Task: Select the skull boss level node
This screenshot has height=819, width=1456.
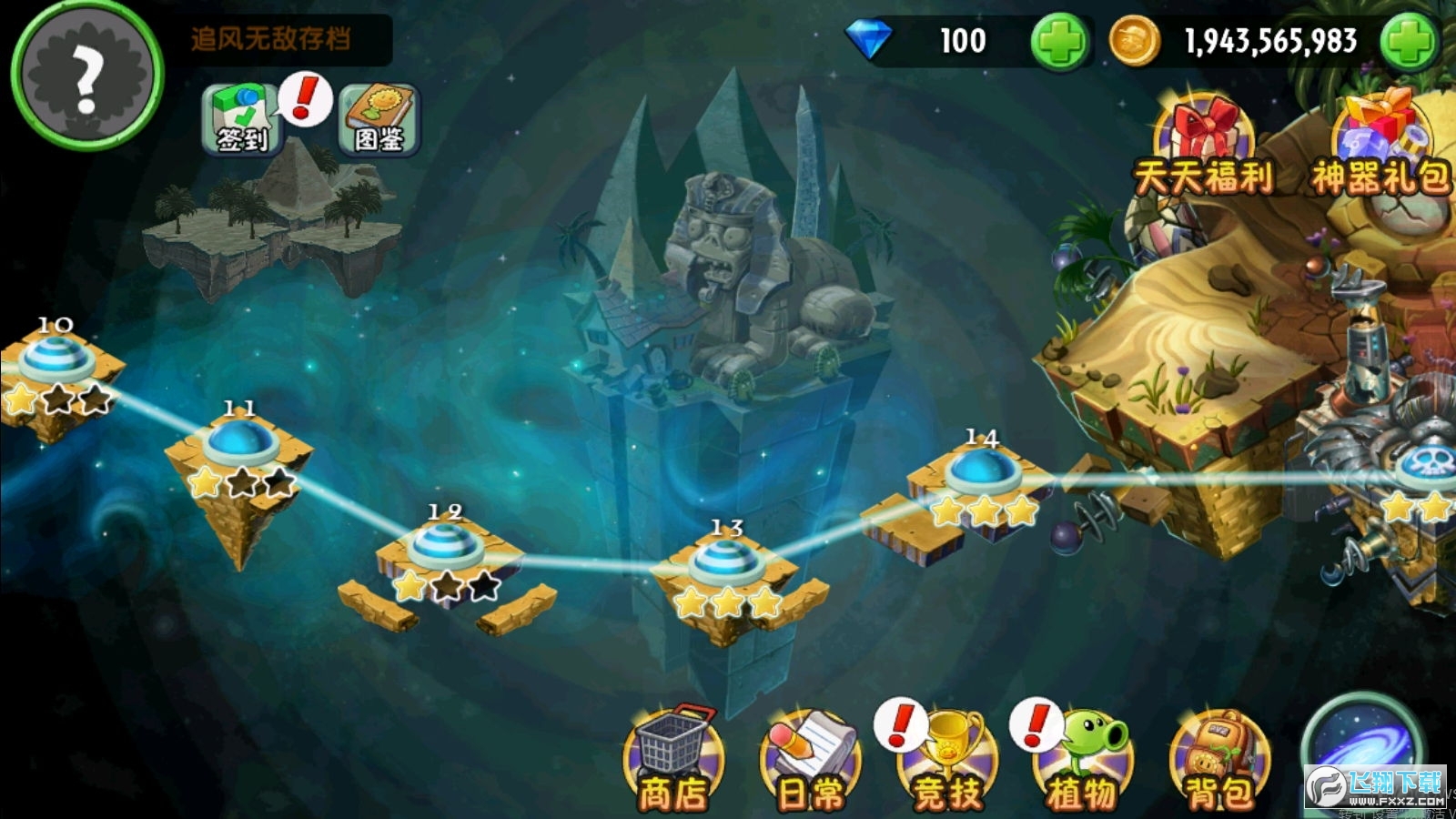Action: [1431, 466]
